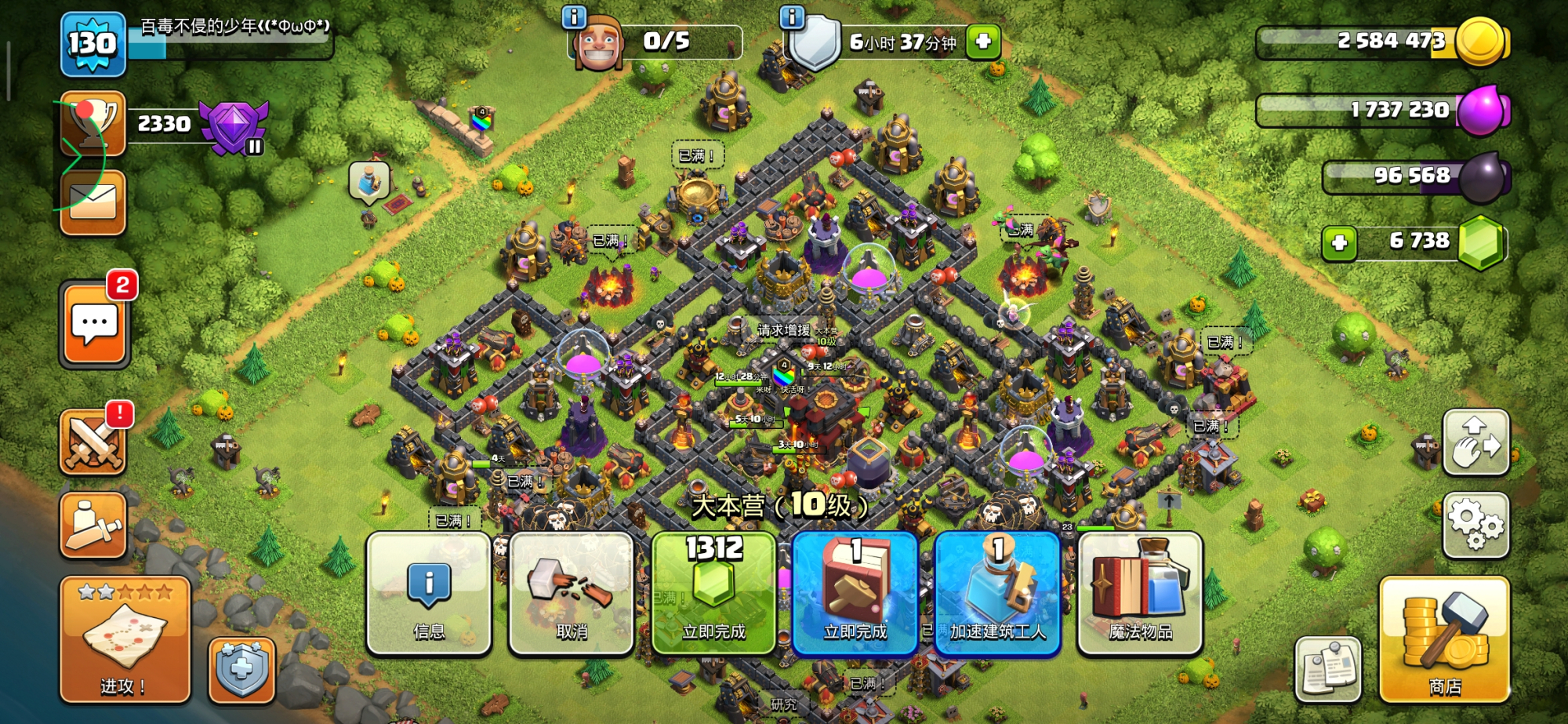Viewport: 1568px width, 724px height.
Task: Add gems with the green plus
Action: (x=1339, y=242)
